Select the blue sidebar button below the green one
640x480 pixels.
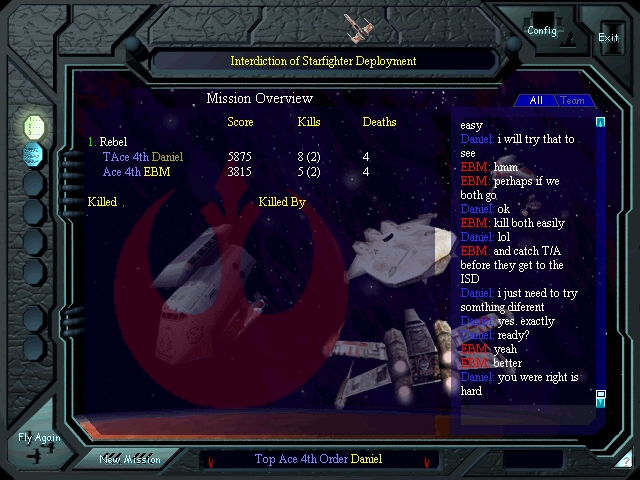[x=34, y=154]
